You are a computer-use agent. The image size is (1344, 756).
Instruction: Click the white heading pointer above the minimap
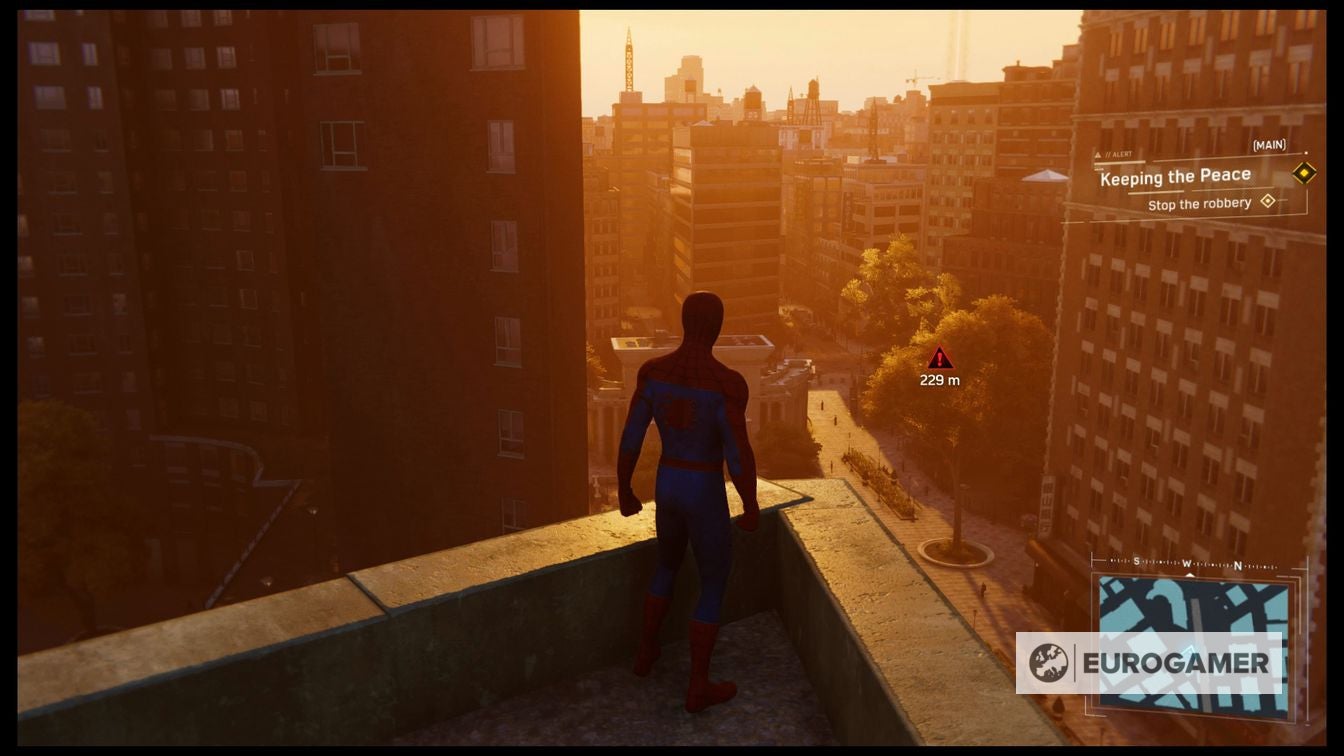[1190, 575]
